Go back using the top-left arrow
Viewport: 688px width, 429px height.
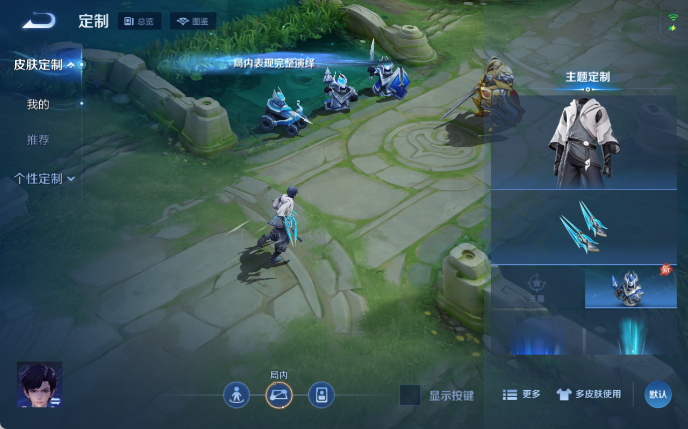[x=40, y=20]
